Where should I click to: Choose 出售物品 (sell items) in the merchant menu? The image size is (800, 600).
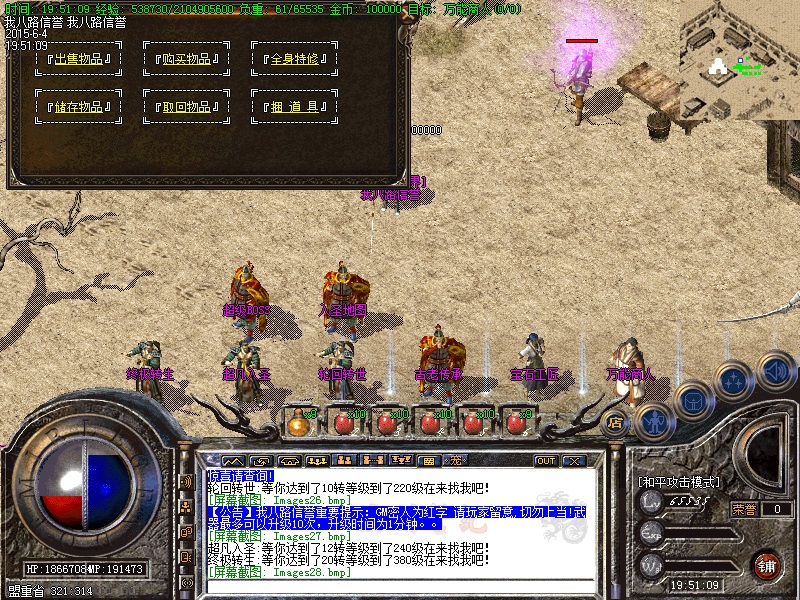(78, 58)
